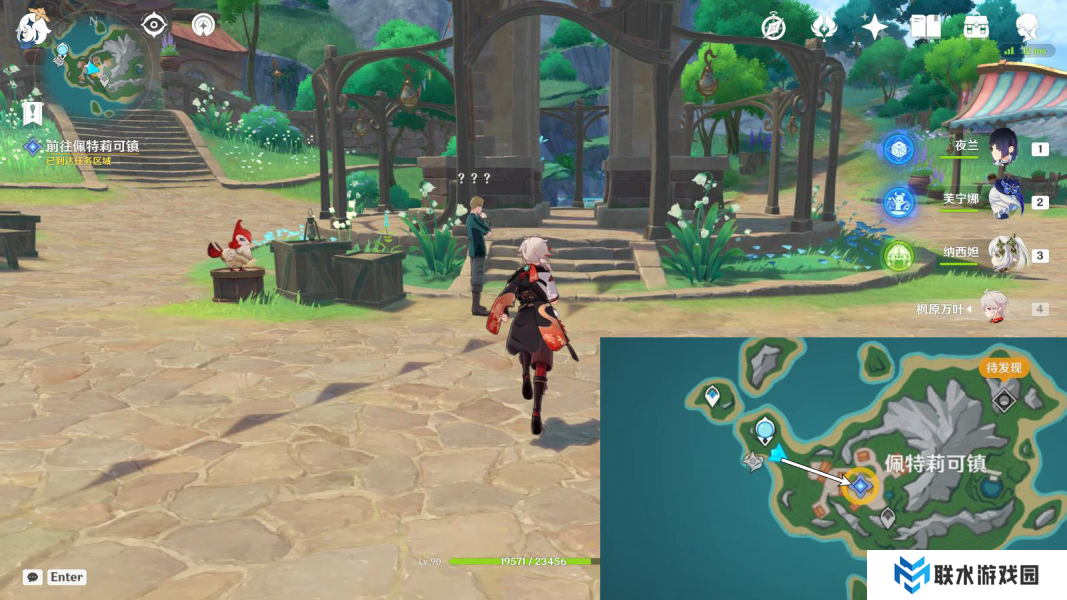Open the character profile head icon
This screenshot has height=600, width=1067.
tap(1027, 27)
